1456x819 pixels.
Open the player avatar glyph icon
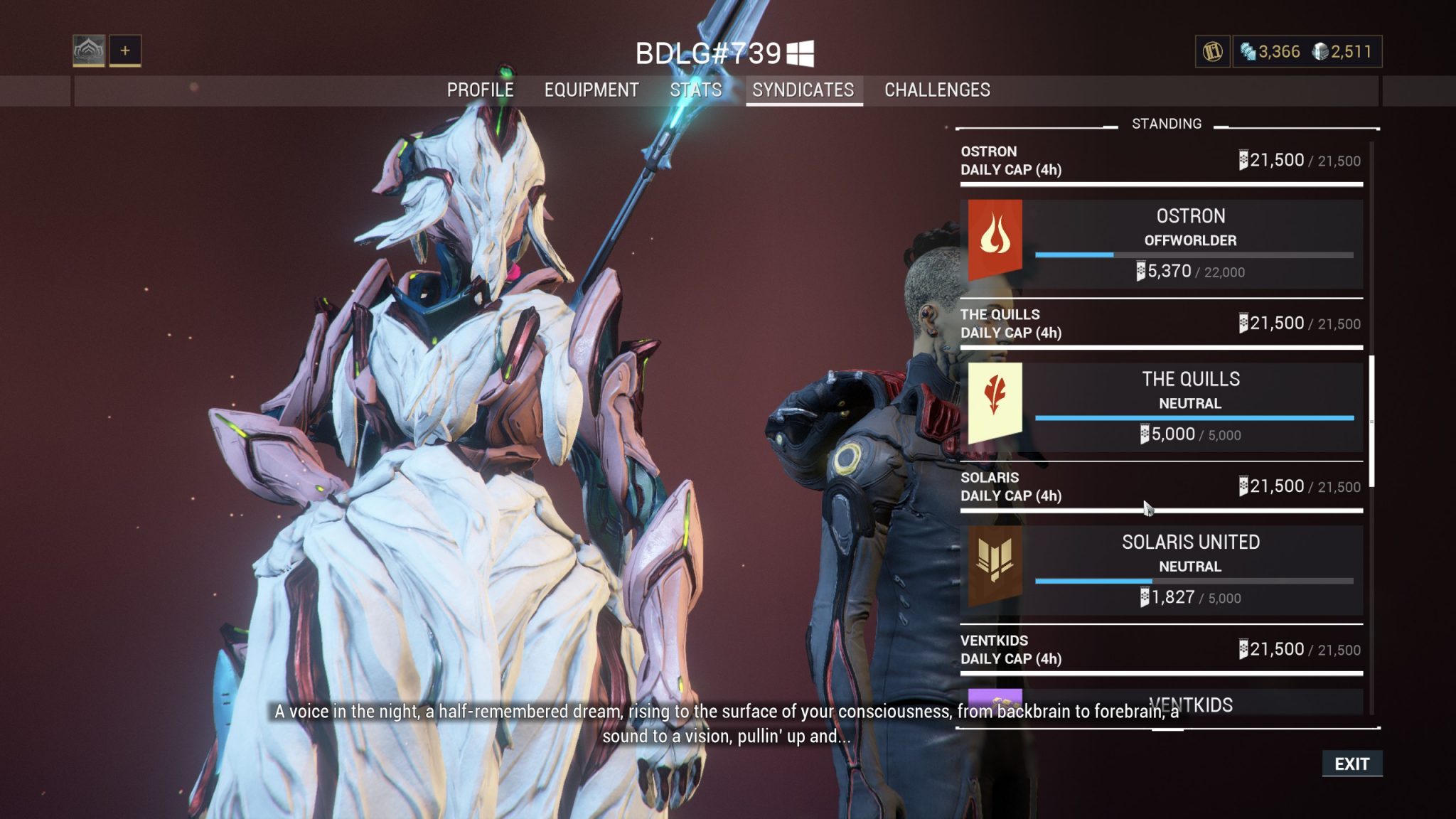(x=89, y=50)
